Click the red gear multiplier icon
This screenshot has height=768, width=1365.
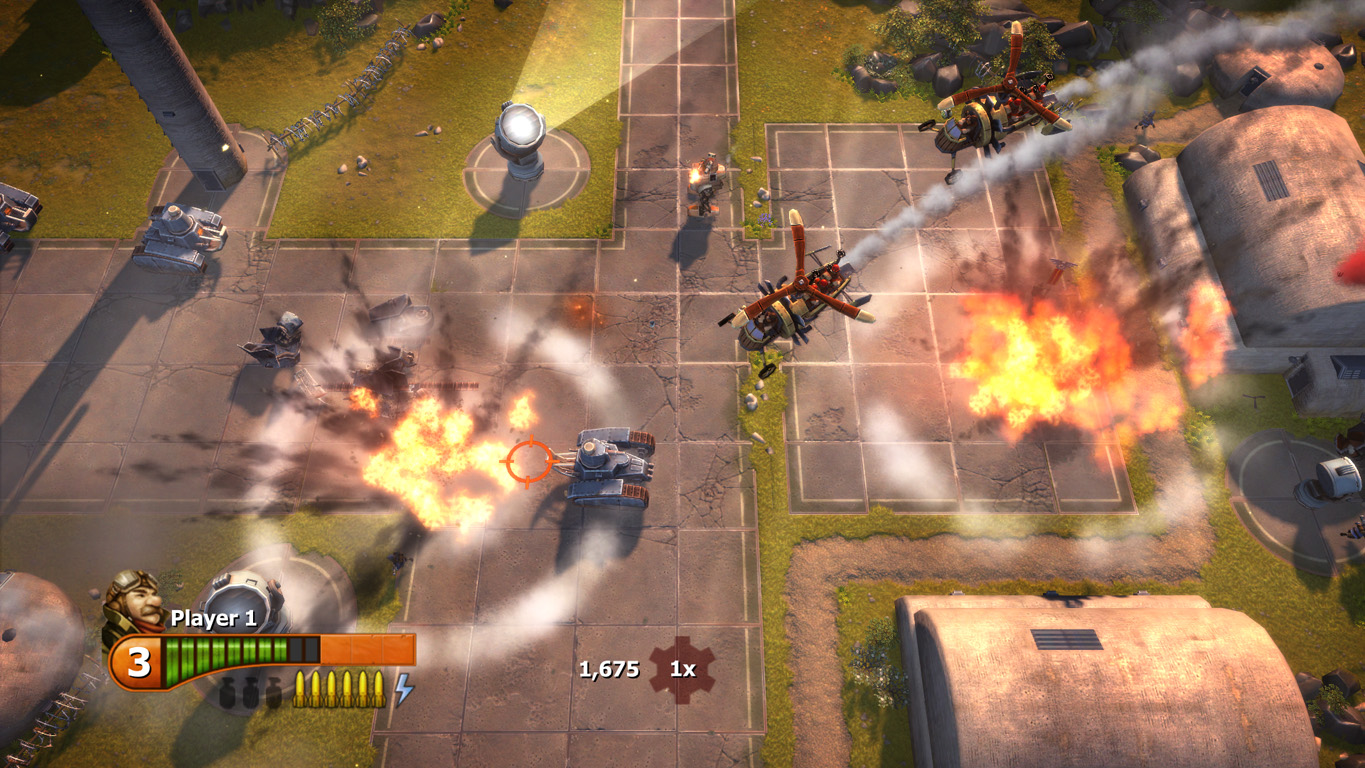click(x=682, y=669)
